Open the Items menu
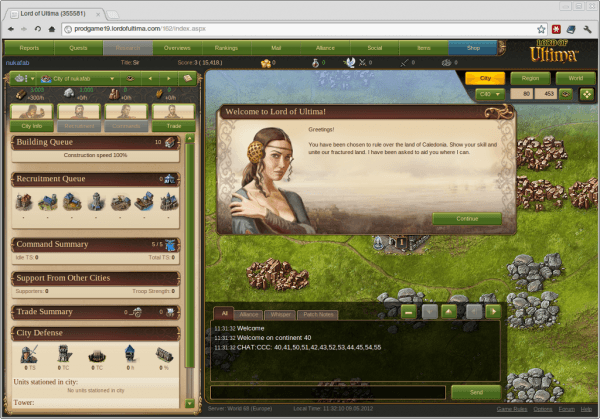The width and height of the screenshot is (600, 419). tap(423, 47)
